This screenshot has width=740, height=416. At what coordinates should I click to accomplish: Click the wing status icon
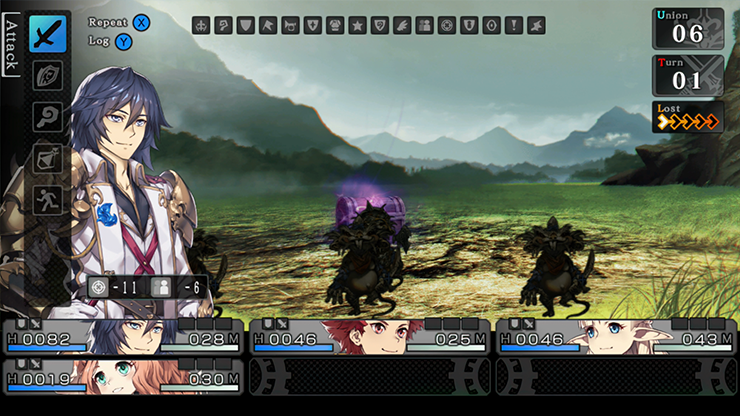[x=402, y=26]
